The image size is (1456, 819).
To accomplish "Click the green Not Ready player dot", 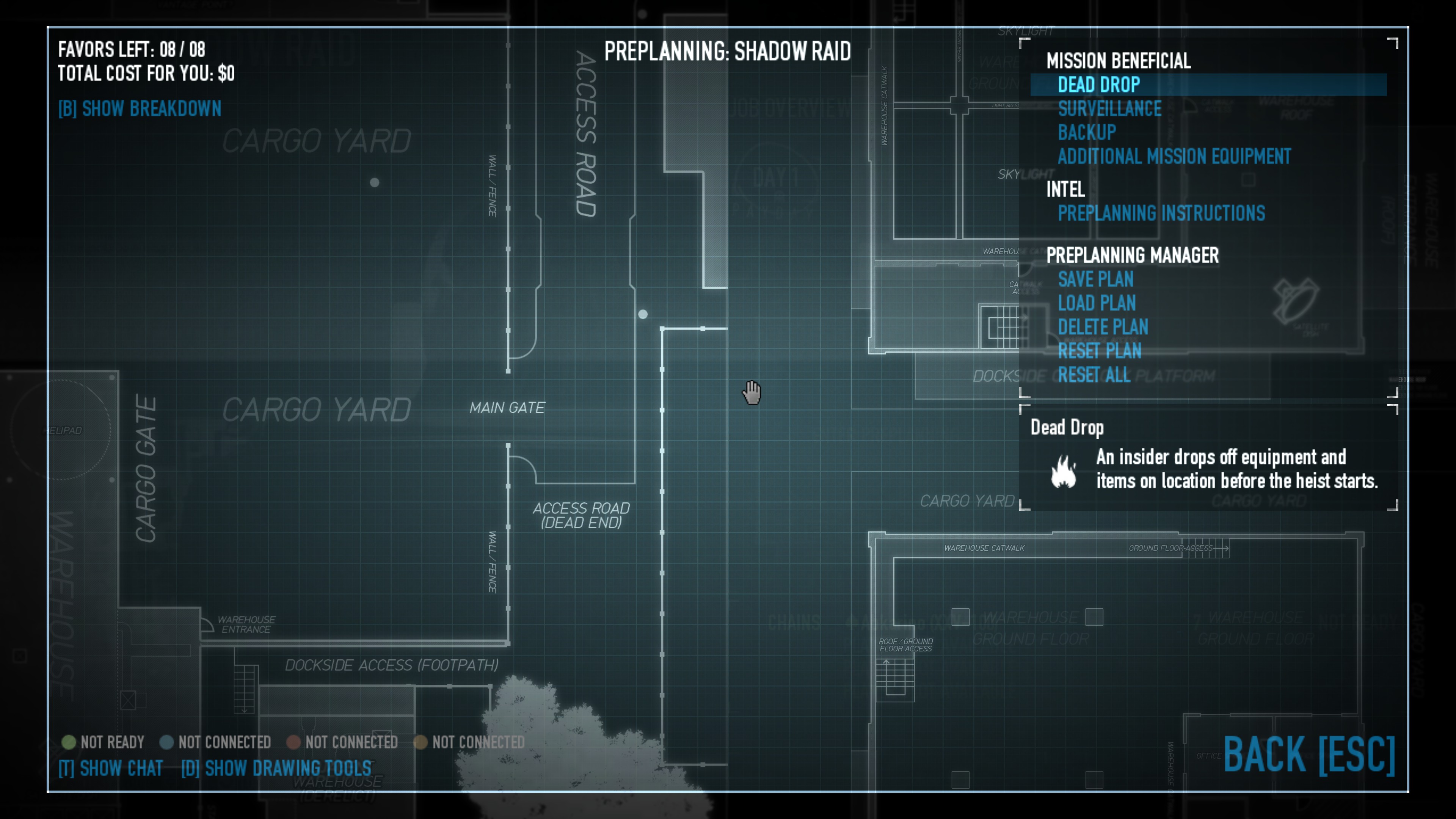I will 69,742.
